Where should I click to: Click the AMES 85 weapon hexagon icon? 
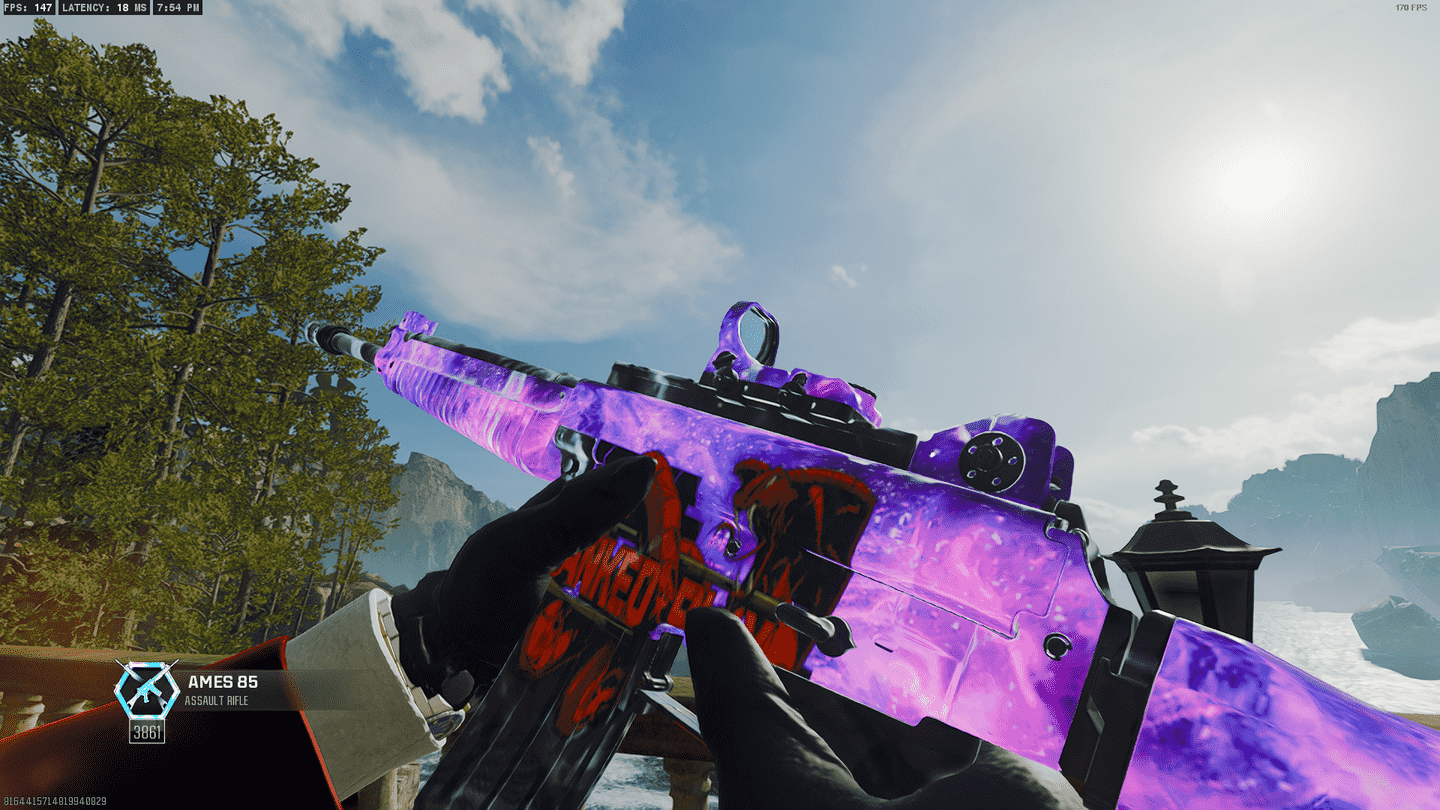147,689
